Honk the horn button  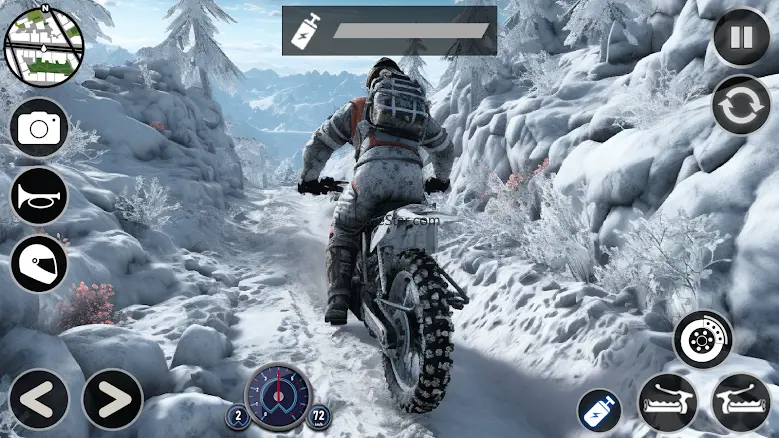(40, 196)
